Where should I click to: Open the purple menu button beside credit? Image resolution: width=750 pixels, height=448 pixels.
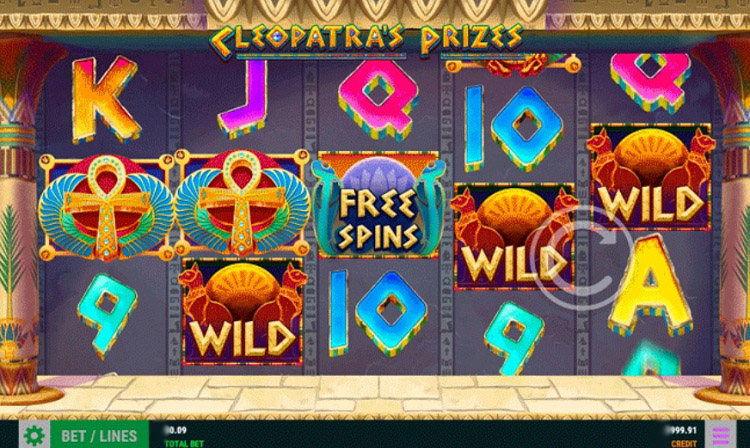pyautogui.click(x=719, y=435)
